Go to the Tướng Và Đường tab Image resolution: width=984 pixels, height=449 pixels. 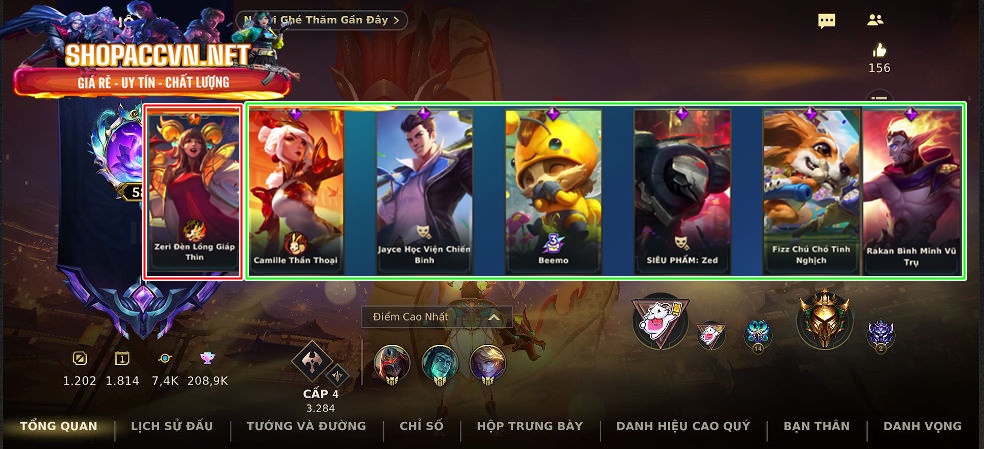coord(306,426)
